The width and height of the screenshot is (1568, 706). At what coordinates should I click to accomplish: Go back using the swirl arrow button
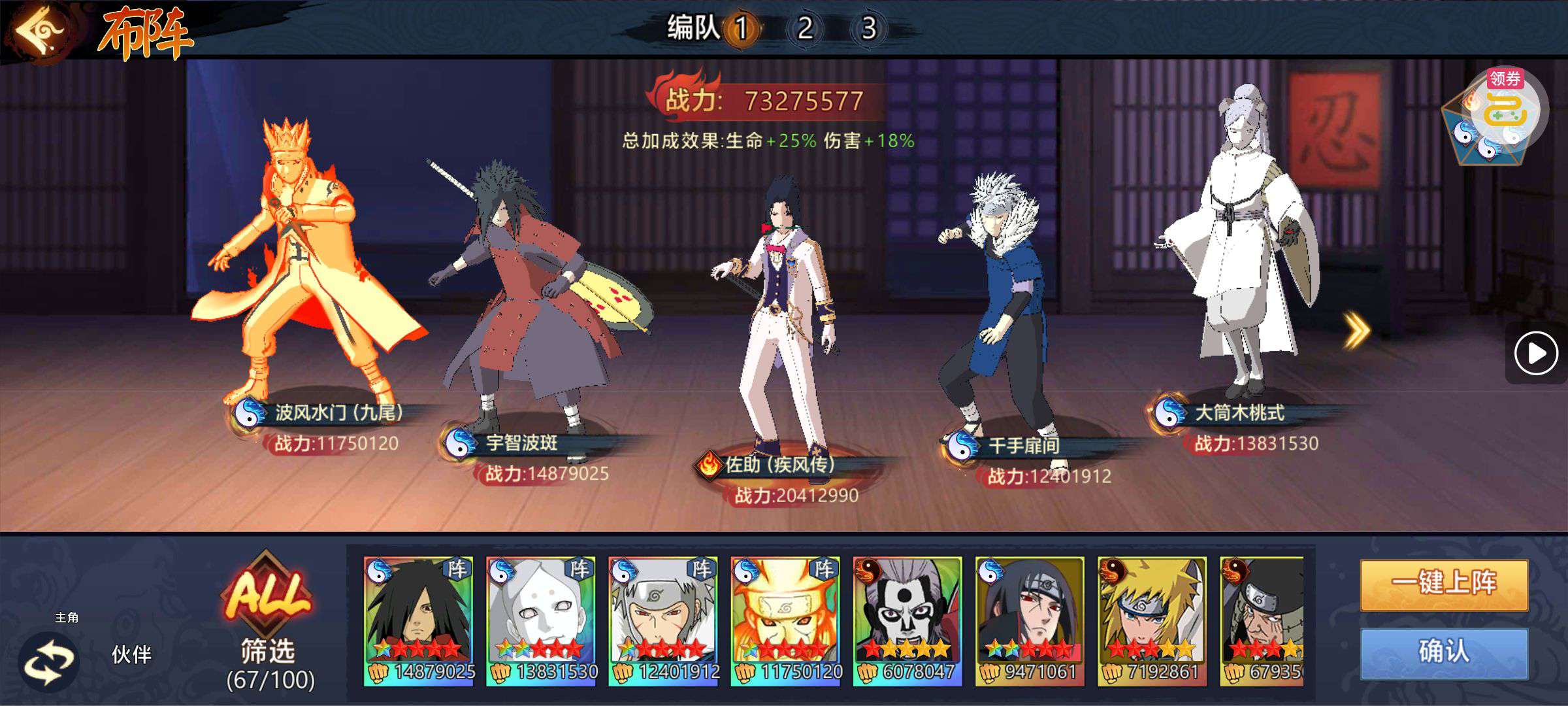click(41, 31)
